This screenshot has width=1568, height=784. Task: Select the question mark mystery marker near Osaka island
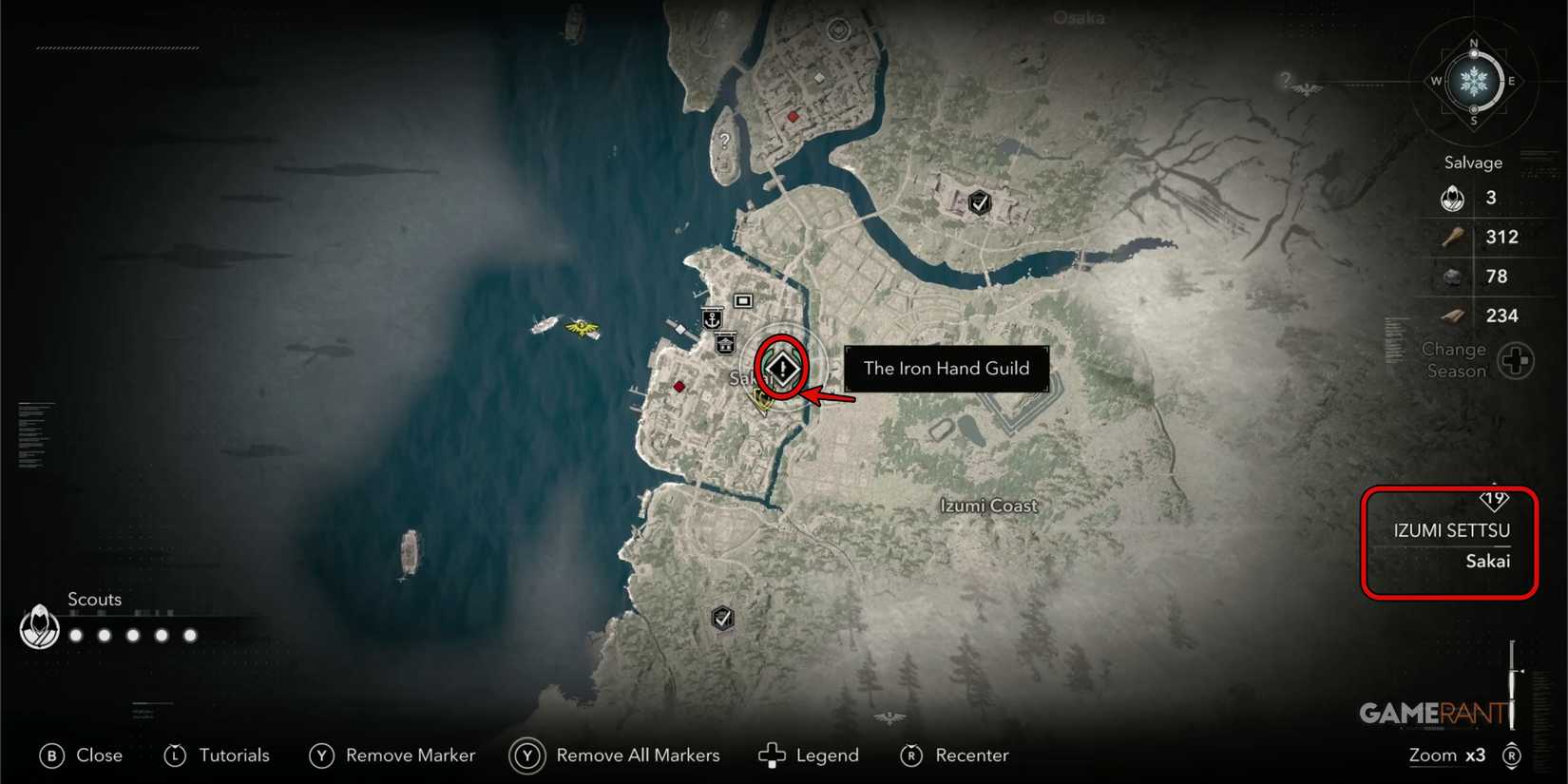725,141
